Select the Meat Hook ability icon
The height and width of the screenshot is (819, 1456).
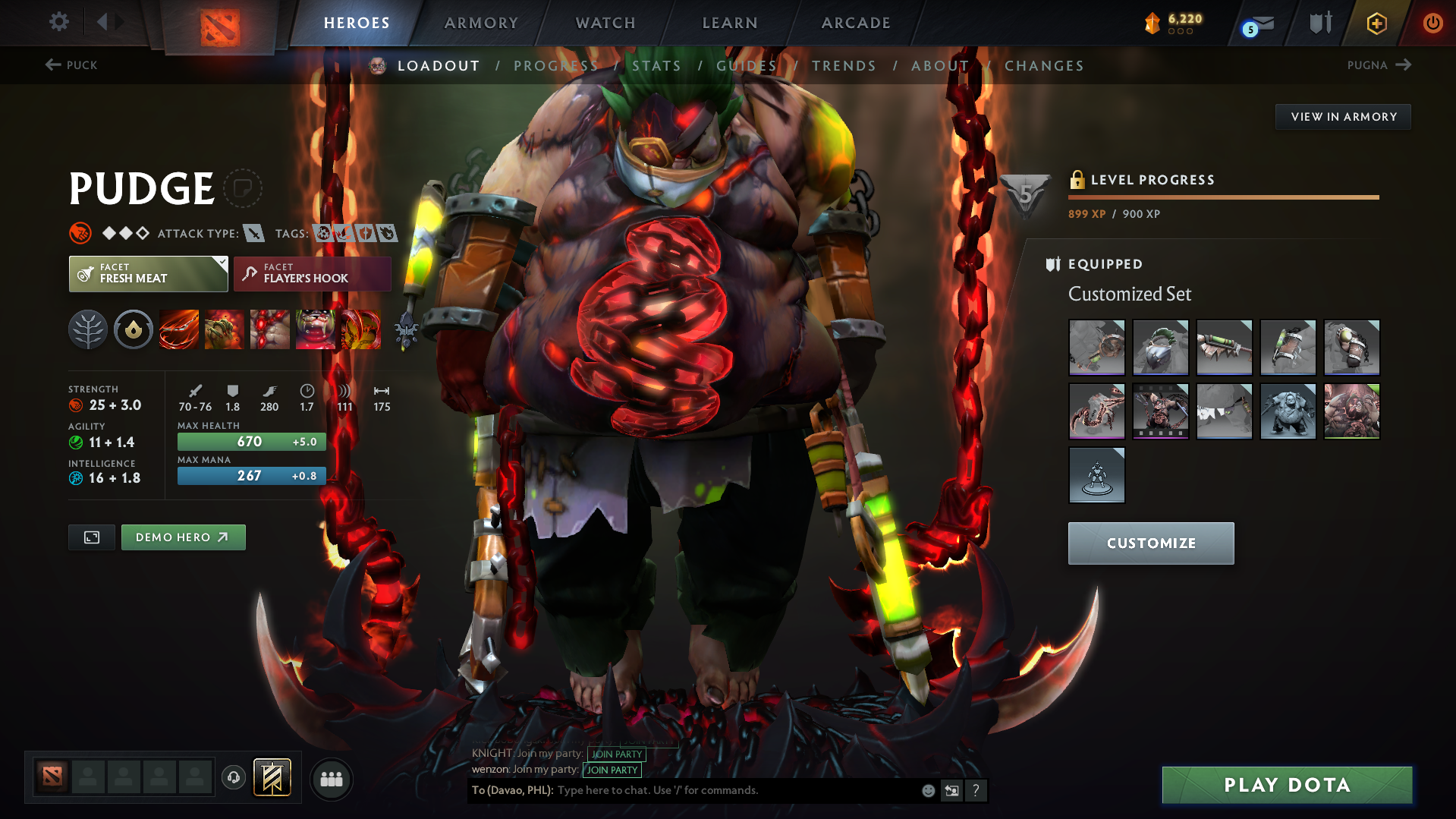pos(178,329)
